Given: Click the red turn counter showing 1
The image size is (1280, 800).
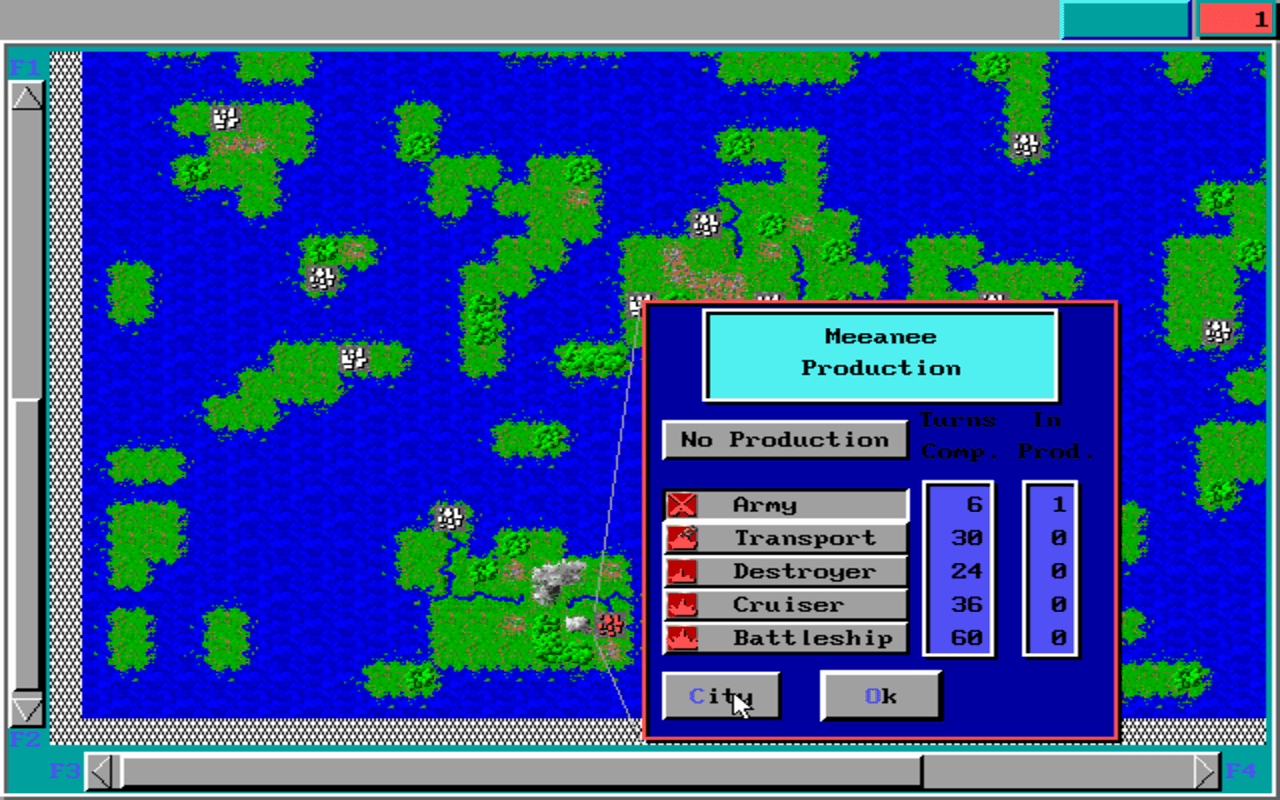Looking at the screenshot, I should click(x=1235, y=18).
